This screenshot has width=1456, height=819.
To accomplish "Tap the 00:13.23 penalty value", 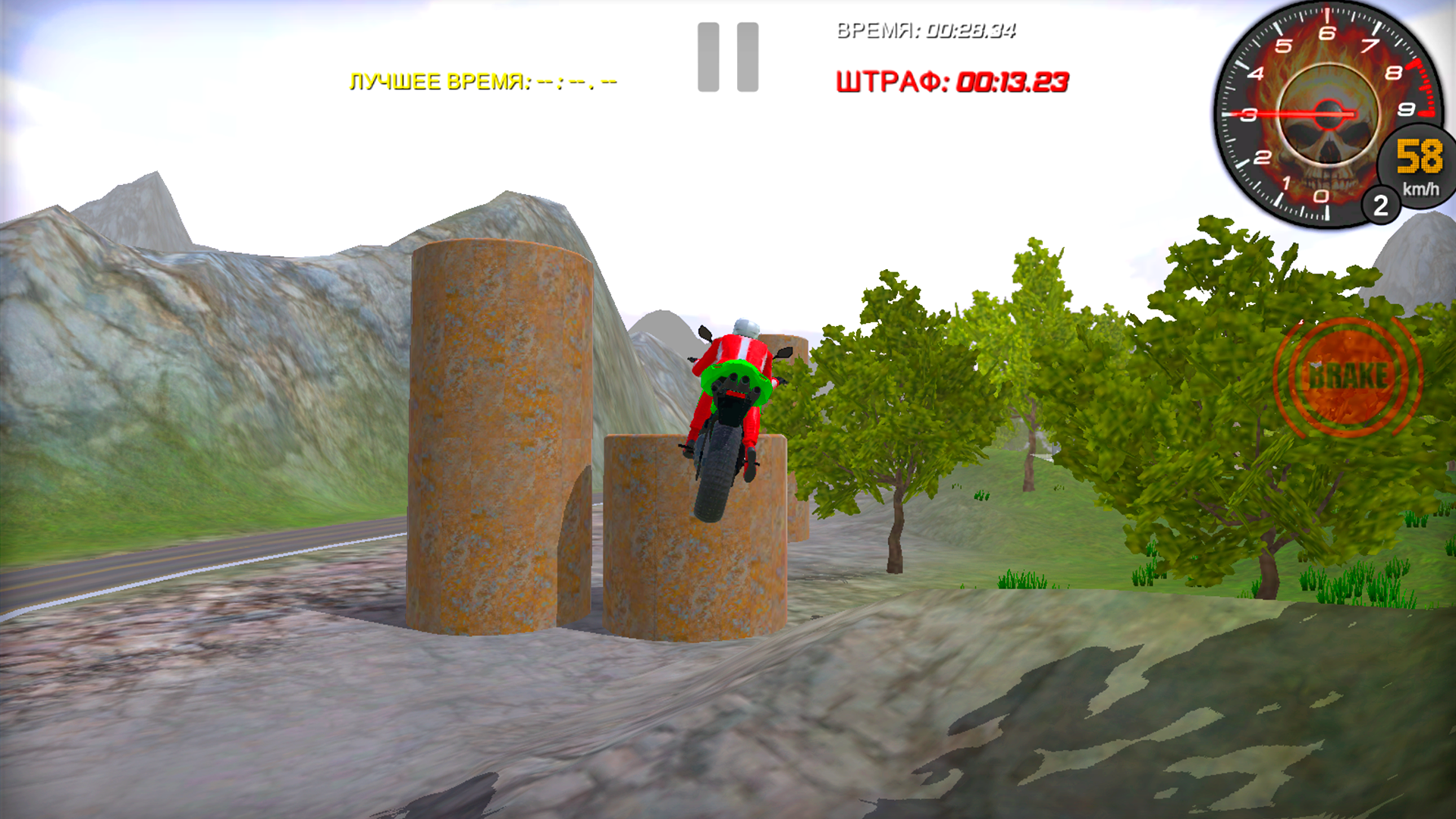I will (x=1012, y=82).
